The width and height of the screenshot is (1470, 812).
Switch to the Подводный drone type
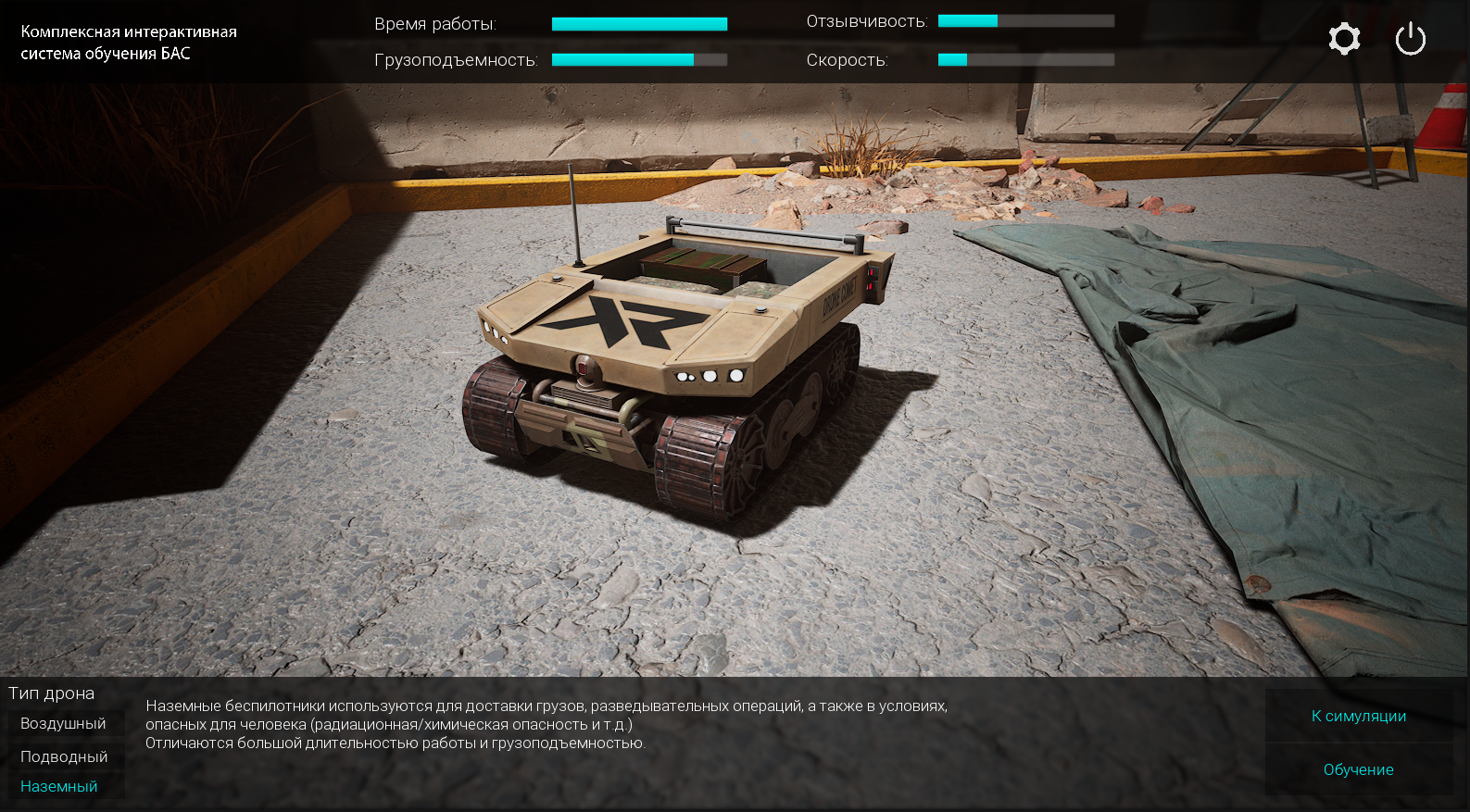click(64, 756)
